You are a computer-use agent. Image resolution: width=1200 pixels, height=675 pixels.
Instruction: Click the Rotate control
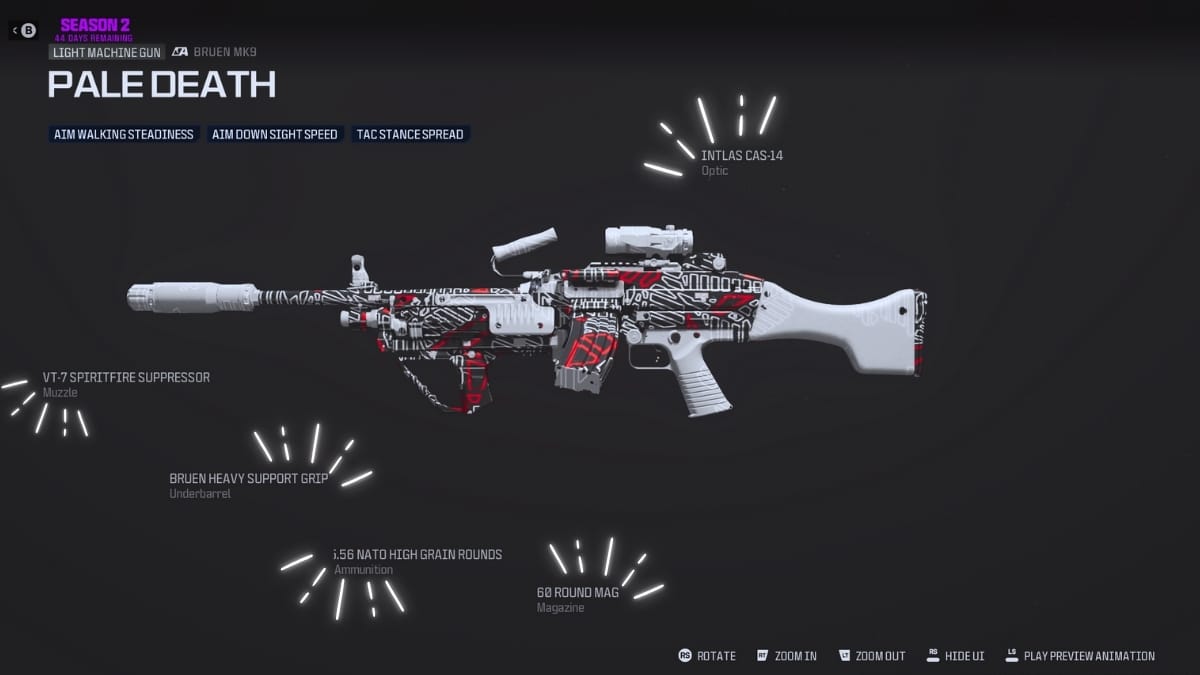pyautogui.click(x=707, y=656)
